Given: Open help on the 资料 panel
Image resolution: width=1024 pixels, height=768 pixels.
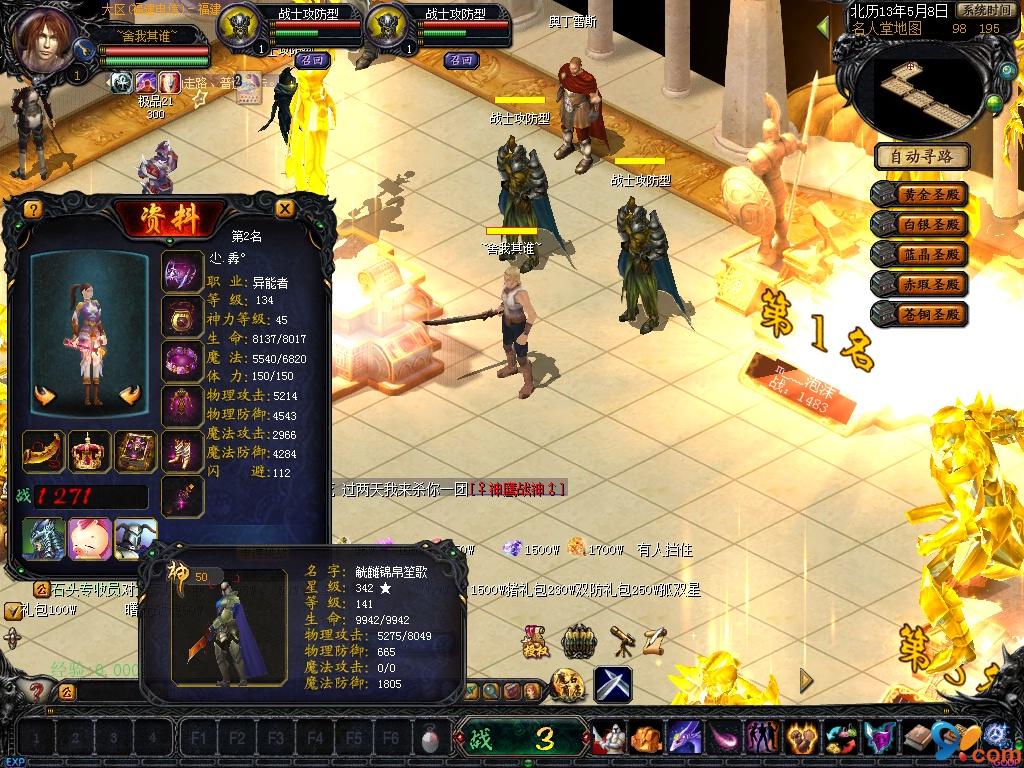Looking at the screenshot, I should click(x=33, y=209).
